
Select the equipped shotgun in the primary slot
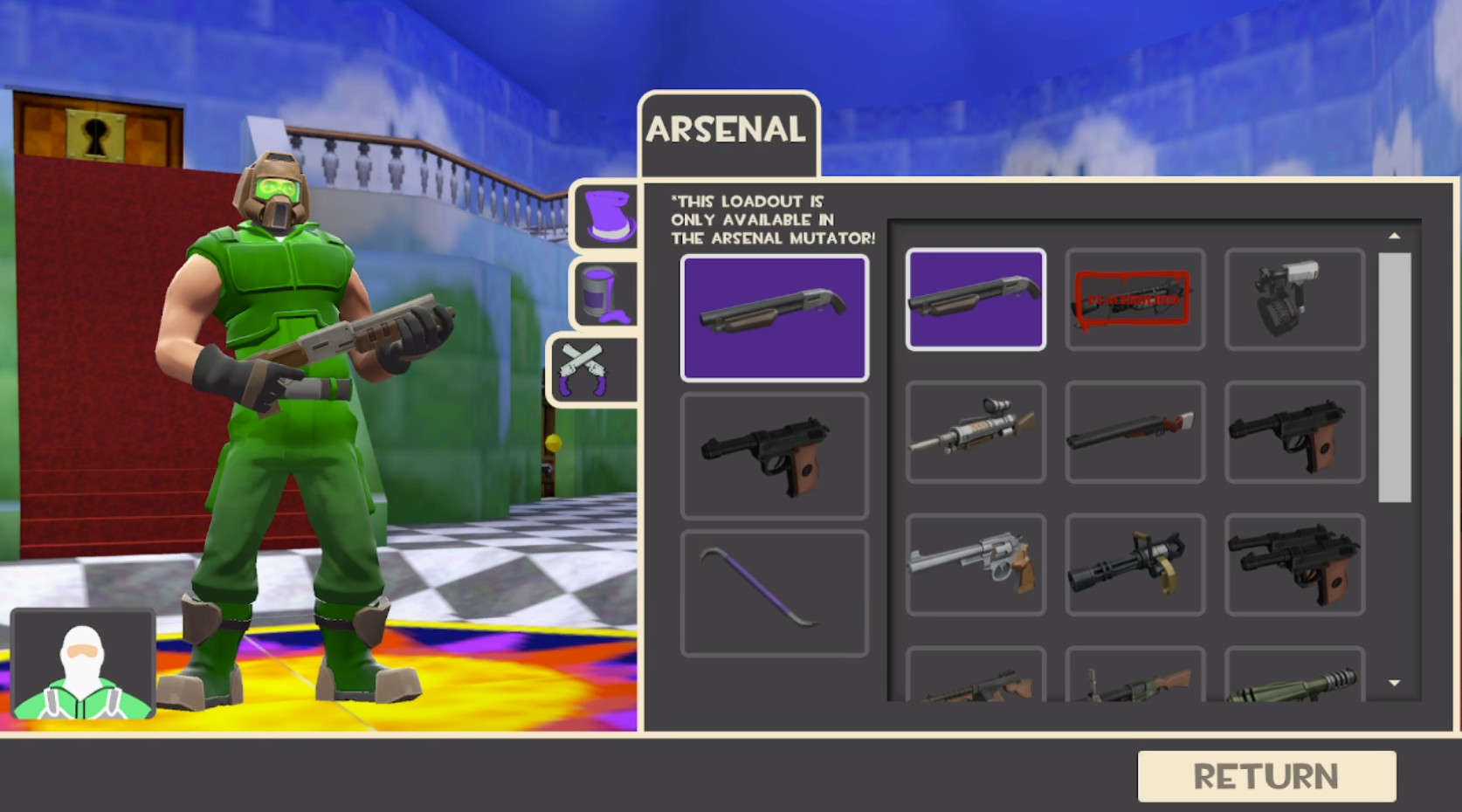[775, 317]
